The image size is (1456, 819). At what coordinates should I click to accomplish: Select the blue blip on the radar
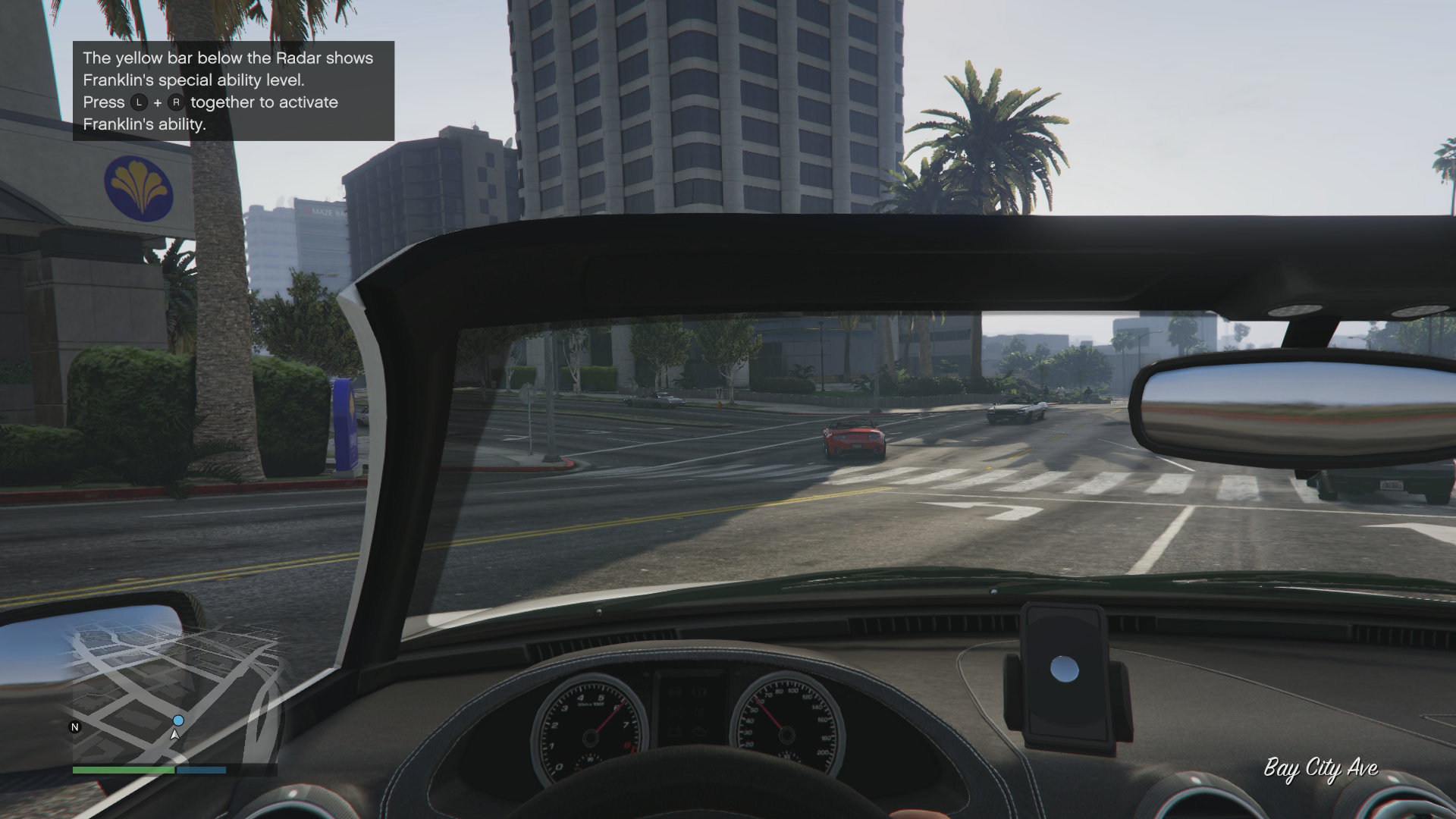pyautogui.click(x=178, y=720)
